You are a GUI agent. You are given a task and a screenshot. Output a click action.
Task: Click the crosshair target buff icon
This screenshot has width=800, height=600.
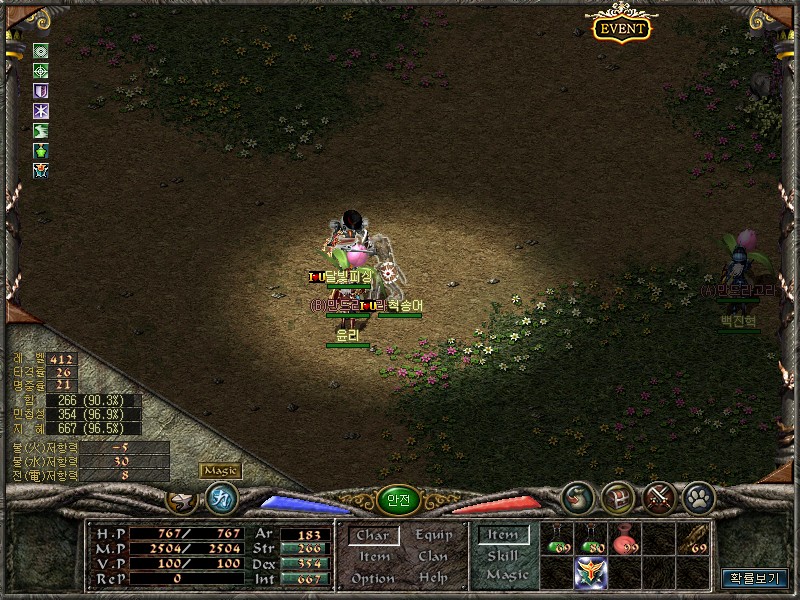[41, 70]
